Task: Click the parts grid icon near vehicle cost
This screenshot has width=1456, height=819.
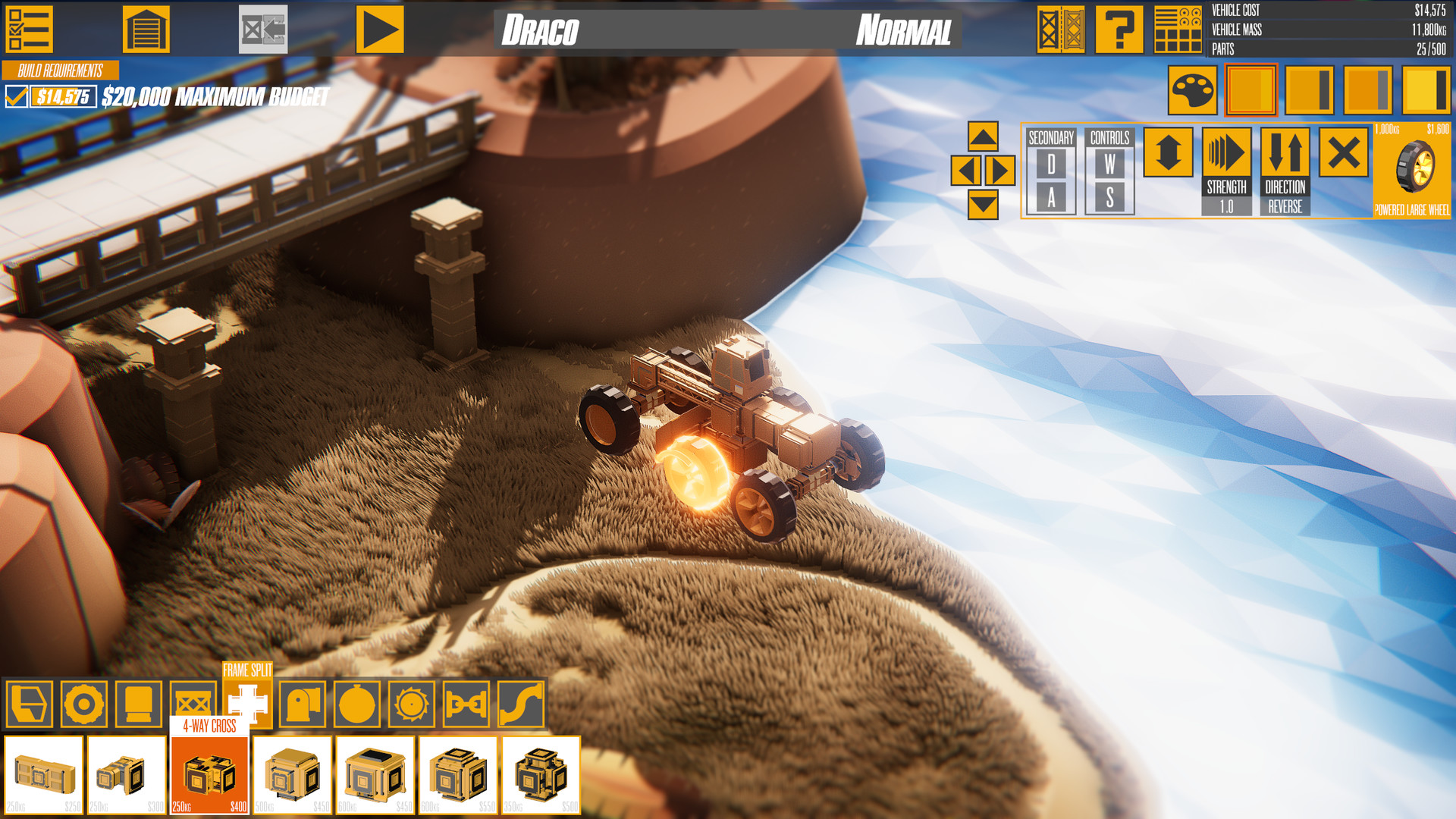Action: tap(1177, 30)
